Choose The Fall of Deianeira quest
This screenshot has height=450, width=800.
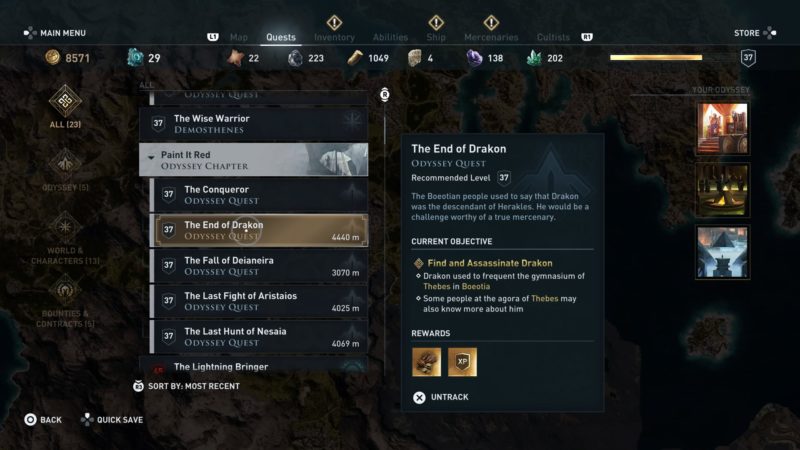coord(258,266)
